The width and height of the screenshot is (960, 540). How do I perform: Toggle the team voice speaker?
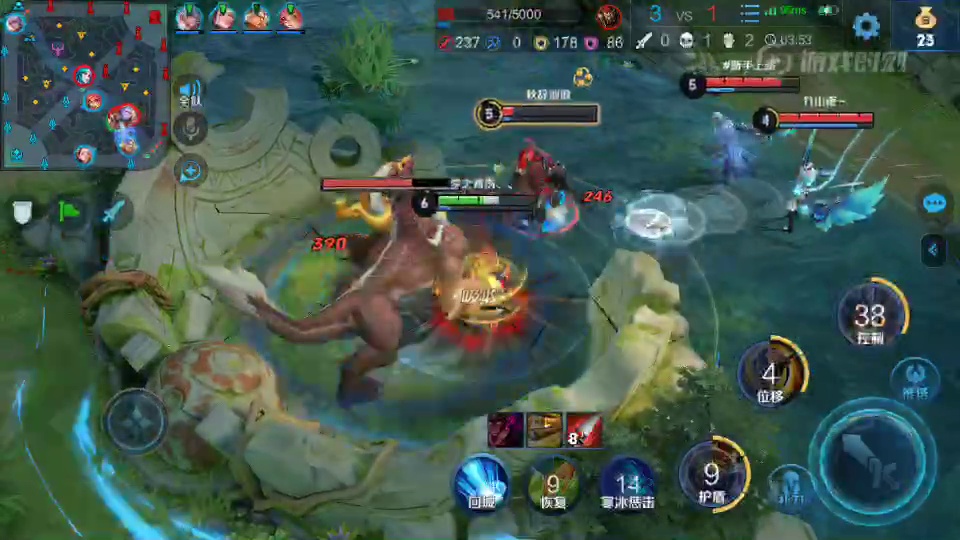coord(190,91)
